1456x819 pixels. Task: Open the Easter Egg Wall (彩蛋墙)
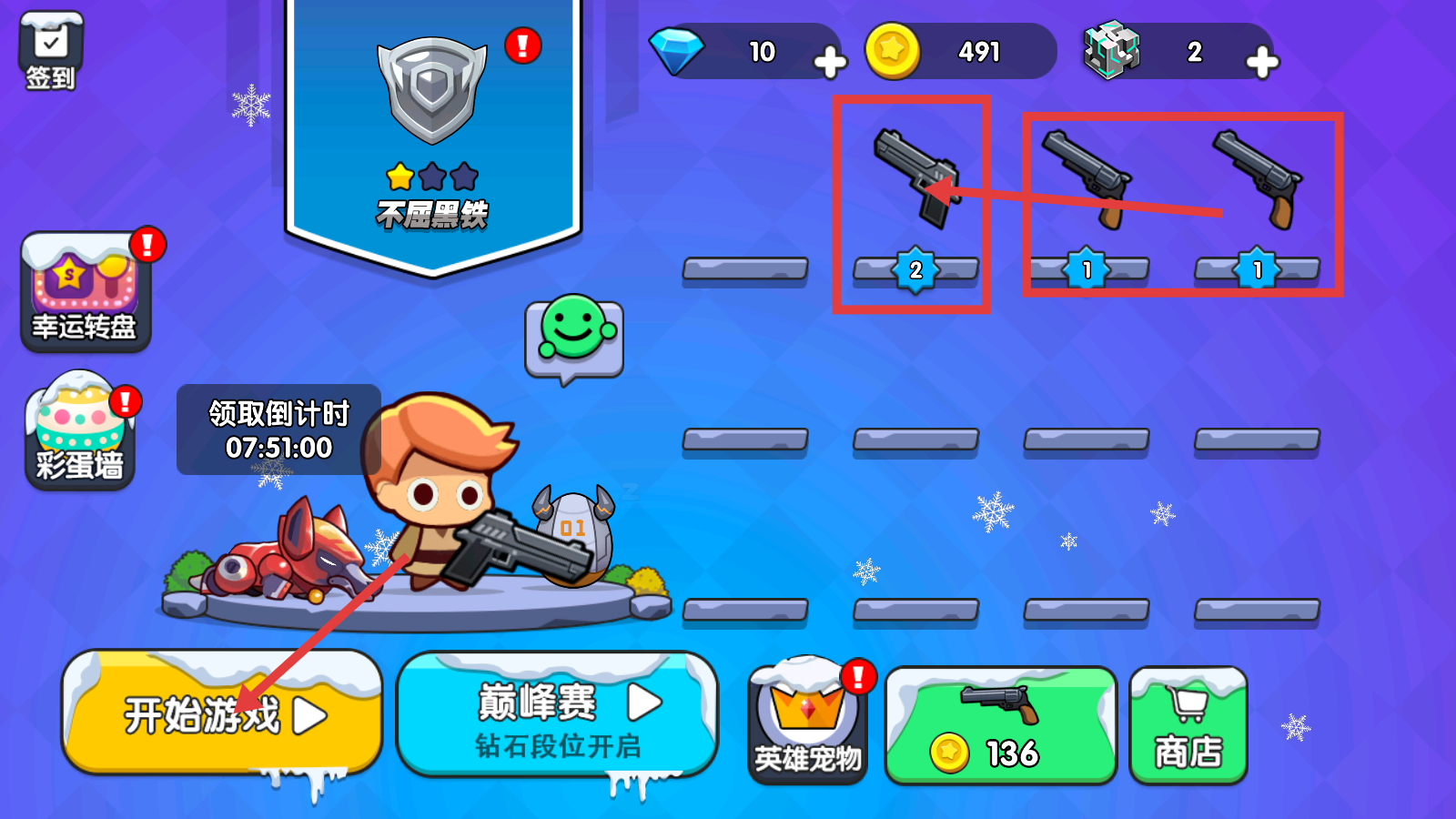(80, 430)
